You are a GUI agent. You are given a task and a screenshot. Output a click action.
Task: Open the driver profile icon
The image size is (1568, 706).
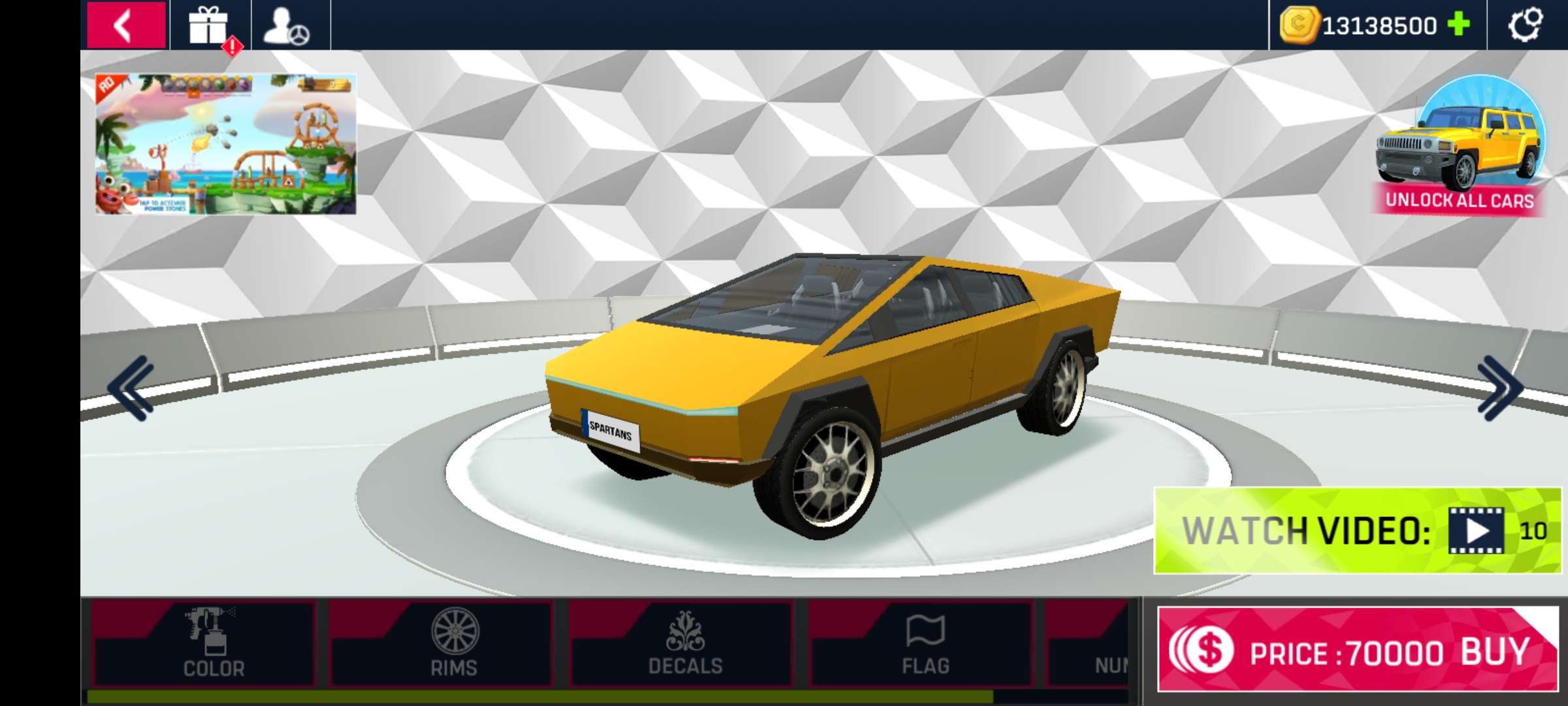(286, 26)
